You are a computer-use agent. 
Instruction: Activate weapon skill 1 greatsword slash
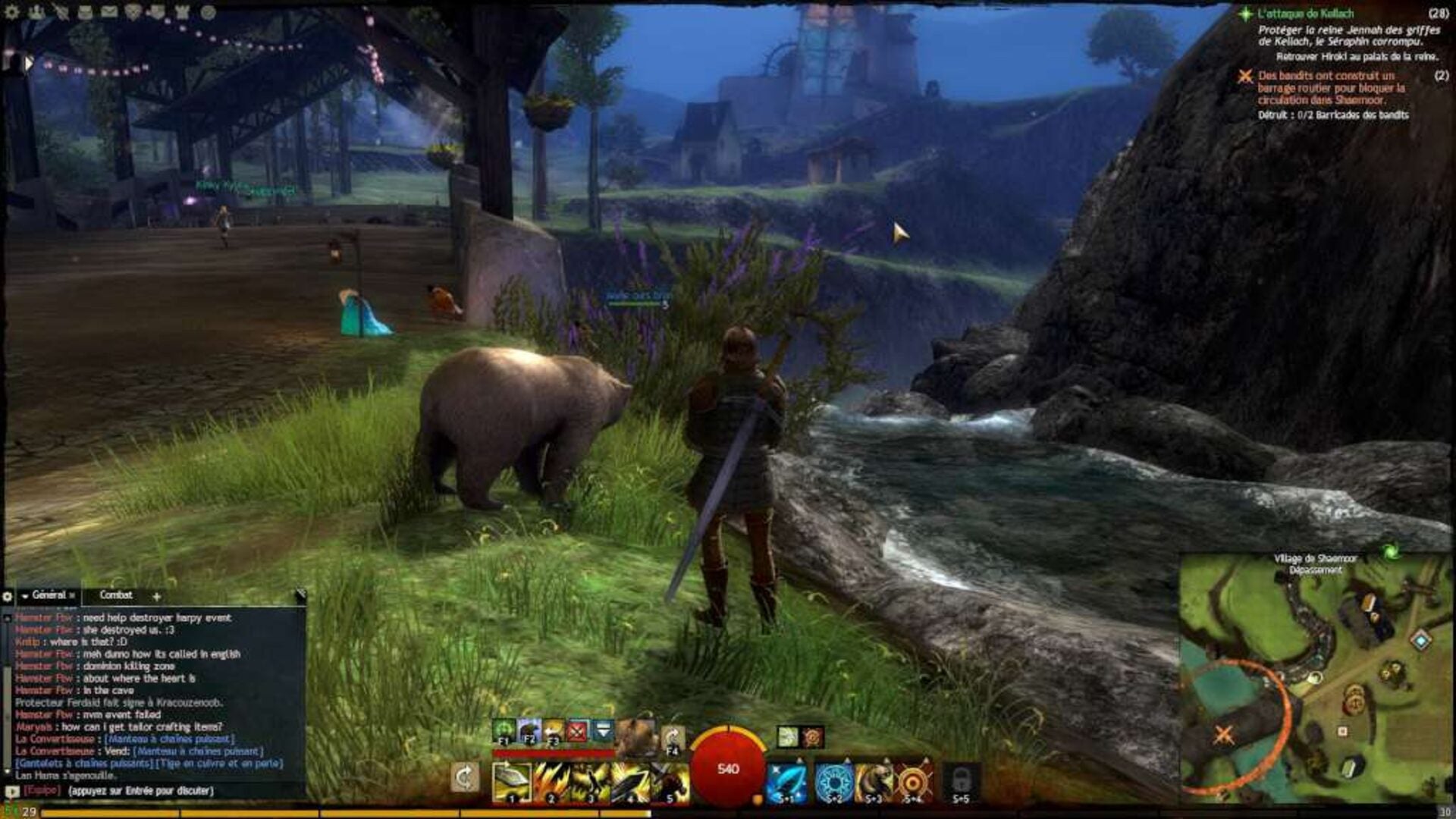(x=512, y=782)
